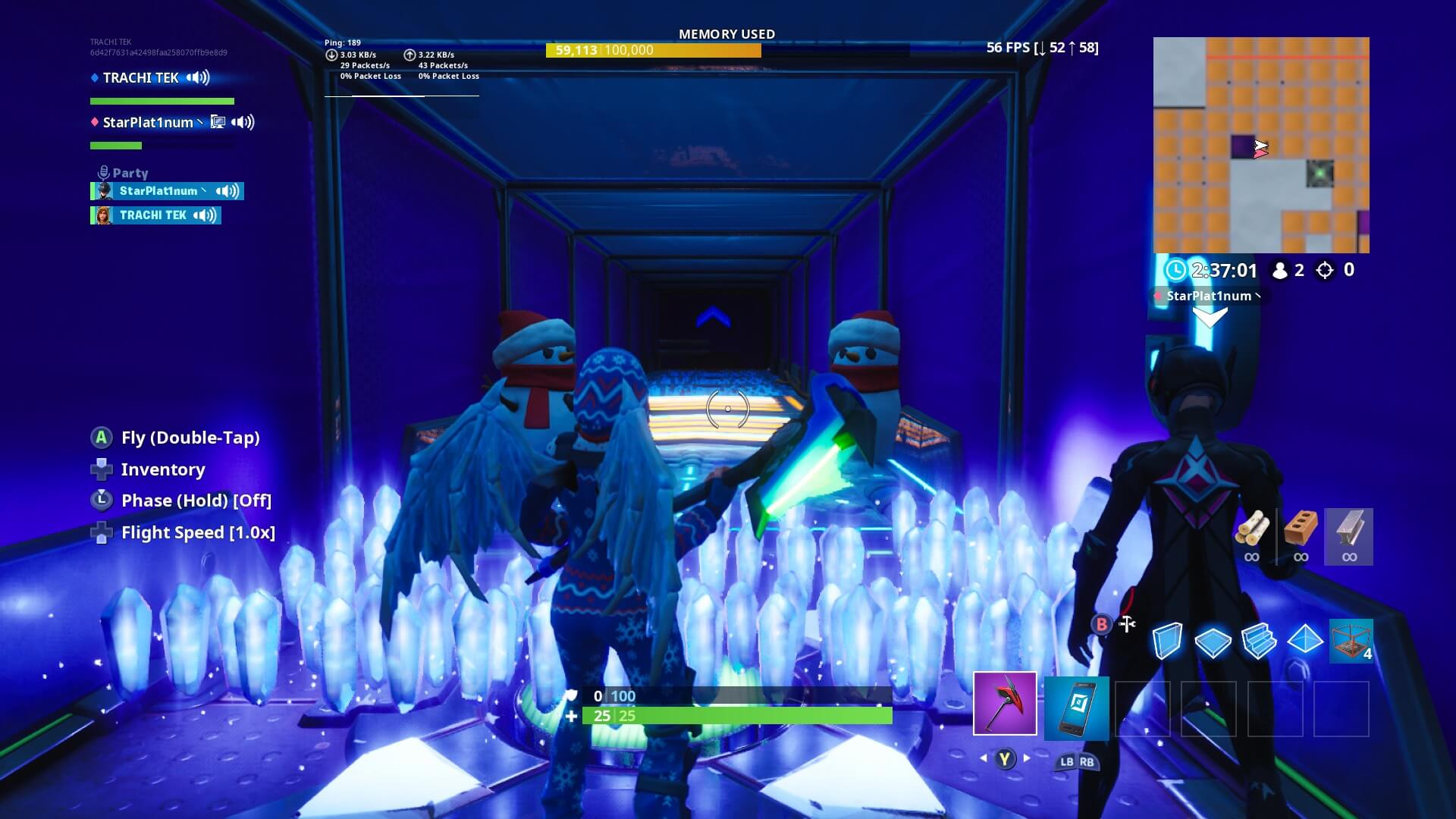Select the floor building piece icon
The image size is (1456, 819).
tap(1213, 642)
